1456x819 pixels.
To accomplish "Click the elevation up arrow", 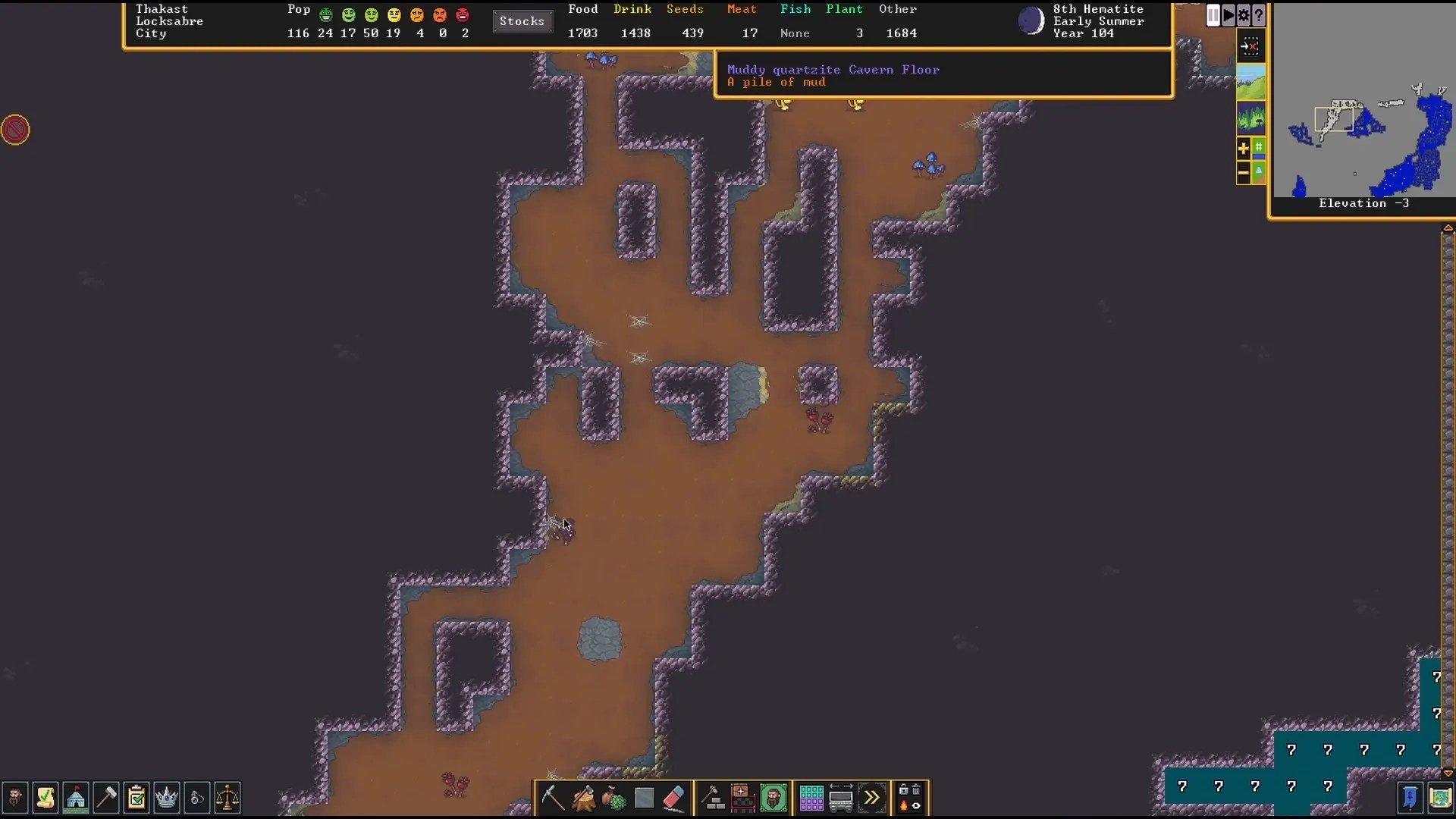I will point(1448,228).
